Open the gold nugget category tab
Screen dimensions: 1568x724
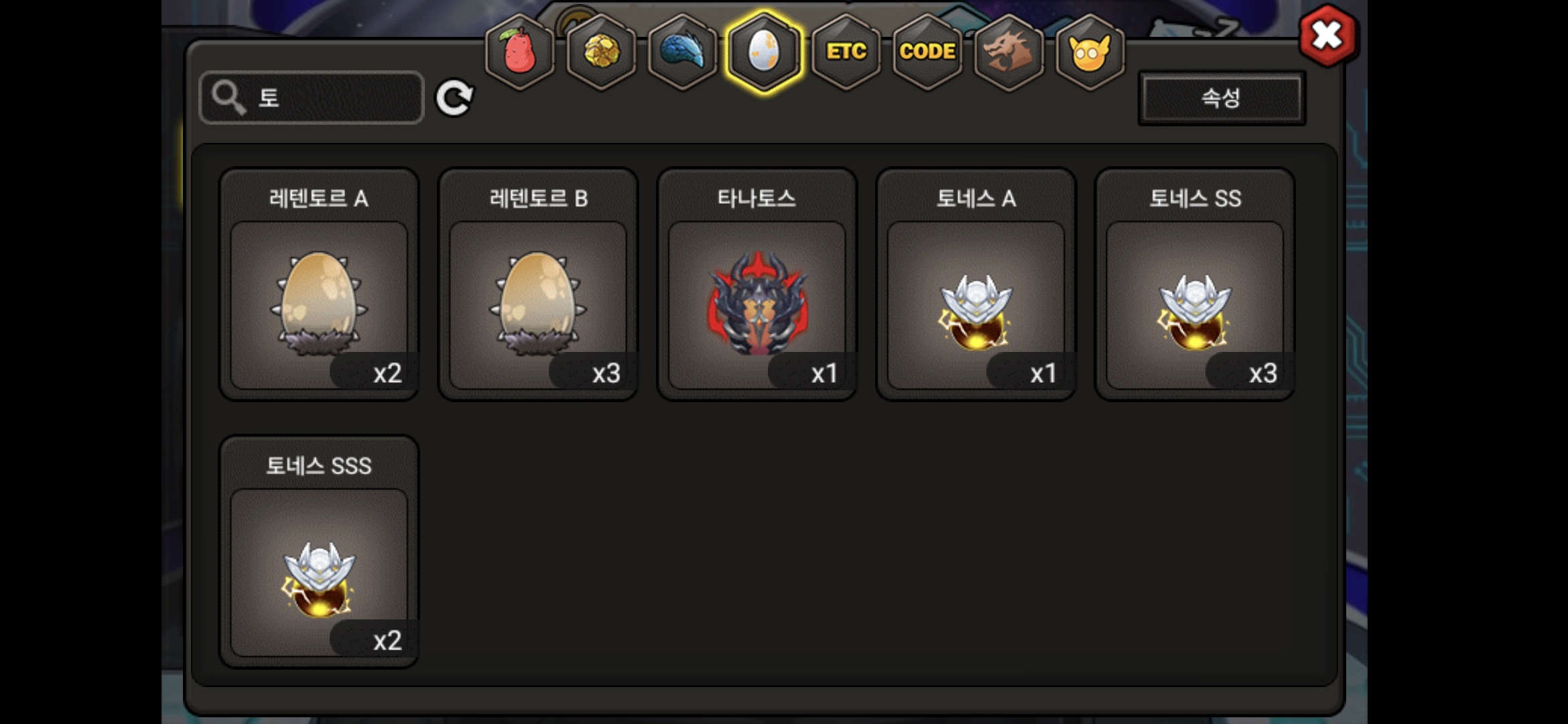tap(601, 52)
